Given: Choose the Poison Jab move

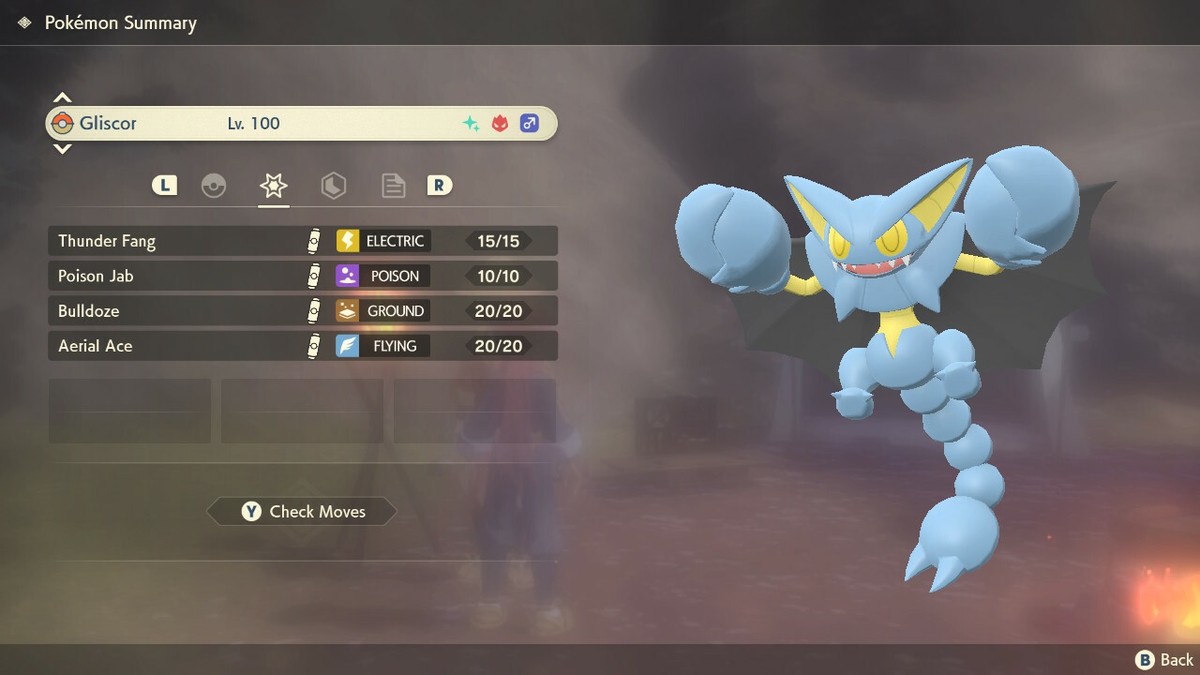Looking at the screenshot, I should (x=302, y=276).
